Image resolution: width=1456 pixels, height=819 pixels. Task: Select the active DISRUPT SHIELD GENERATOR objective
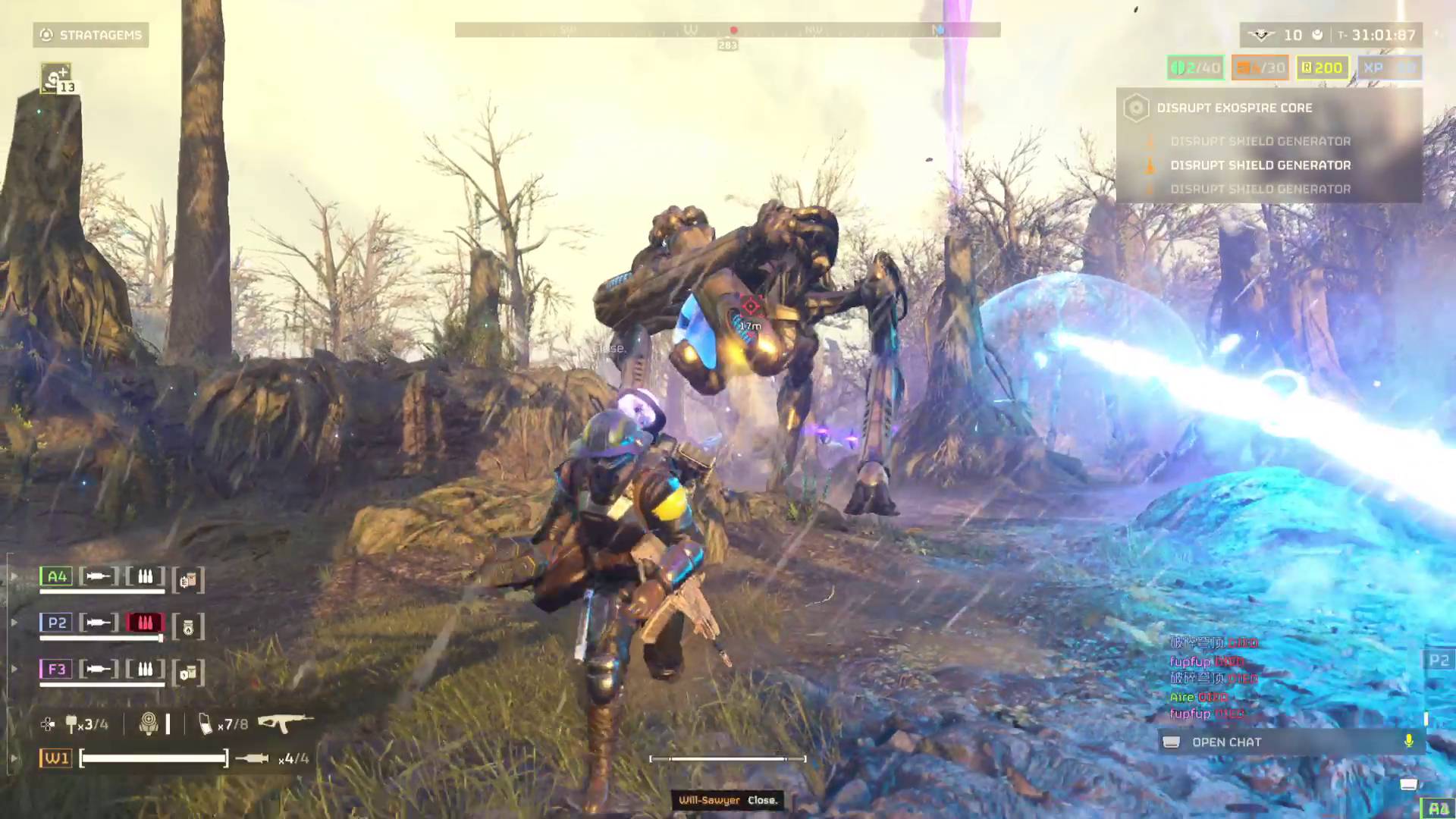(x=1260, y=165)
